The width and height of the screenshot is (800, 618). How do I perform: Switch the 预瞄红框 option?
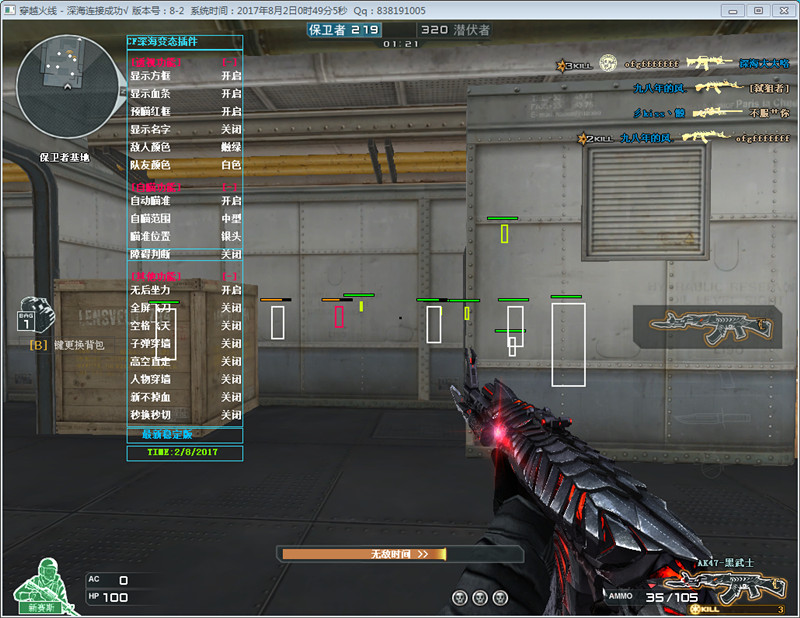231,111
